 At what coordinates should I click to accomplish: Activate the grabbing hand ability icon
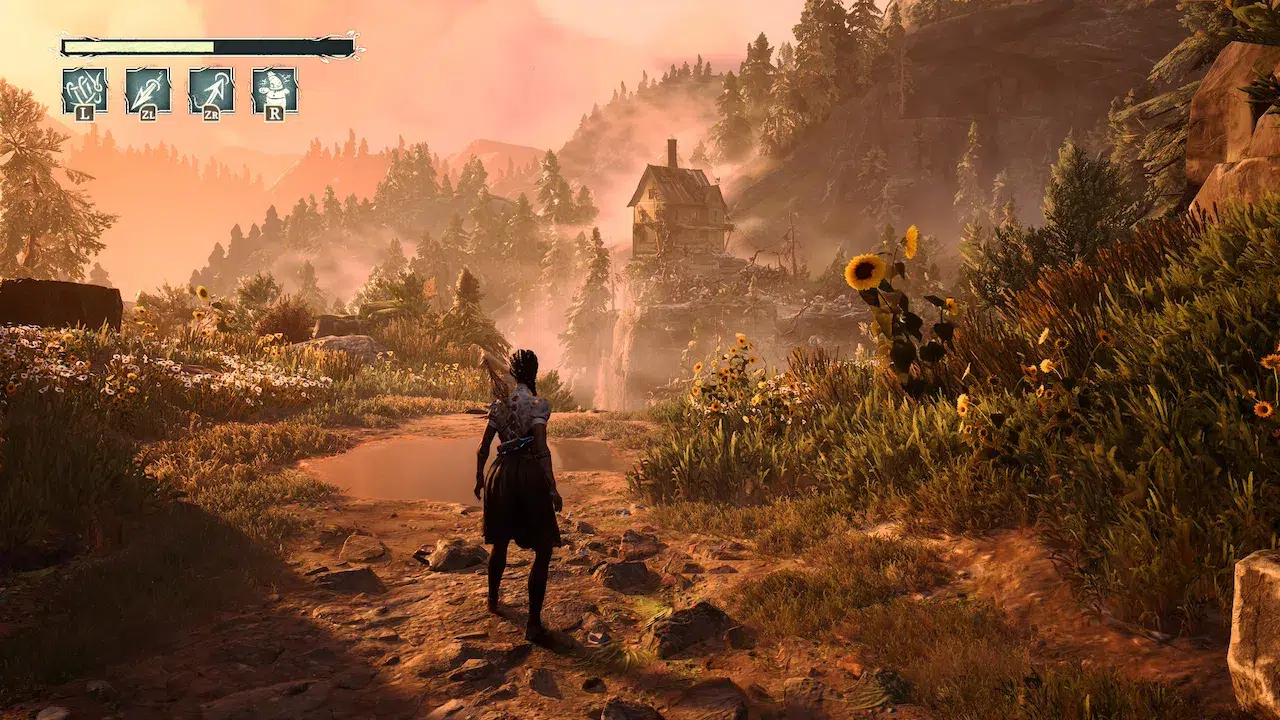pos(84,90)
